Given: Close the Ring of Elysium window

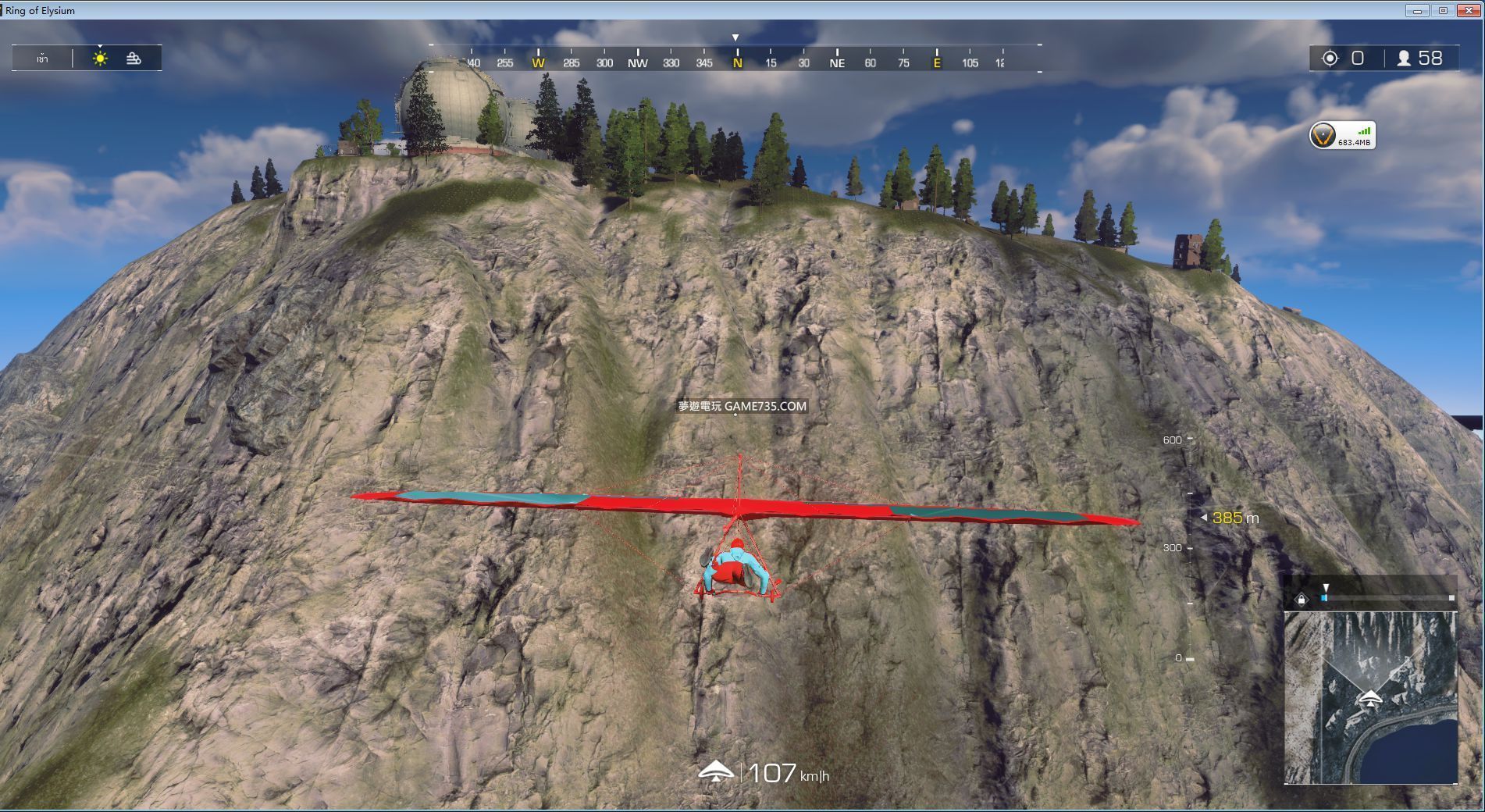Looking at the screenshot, I should coord(1469,10).
